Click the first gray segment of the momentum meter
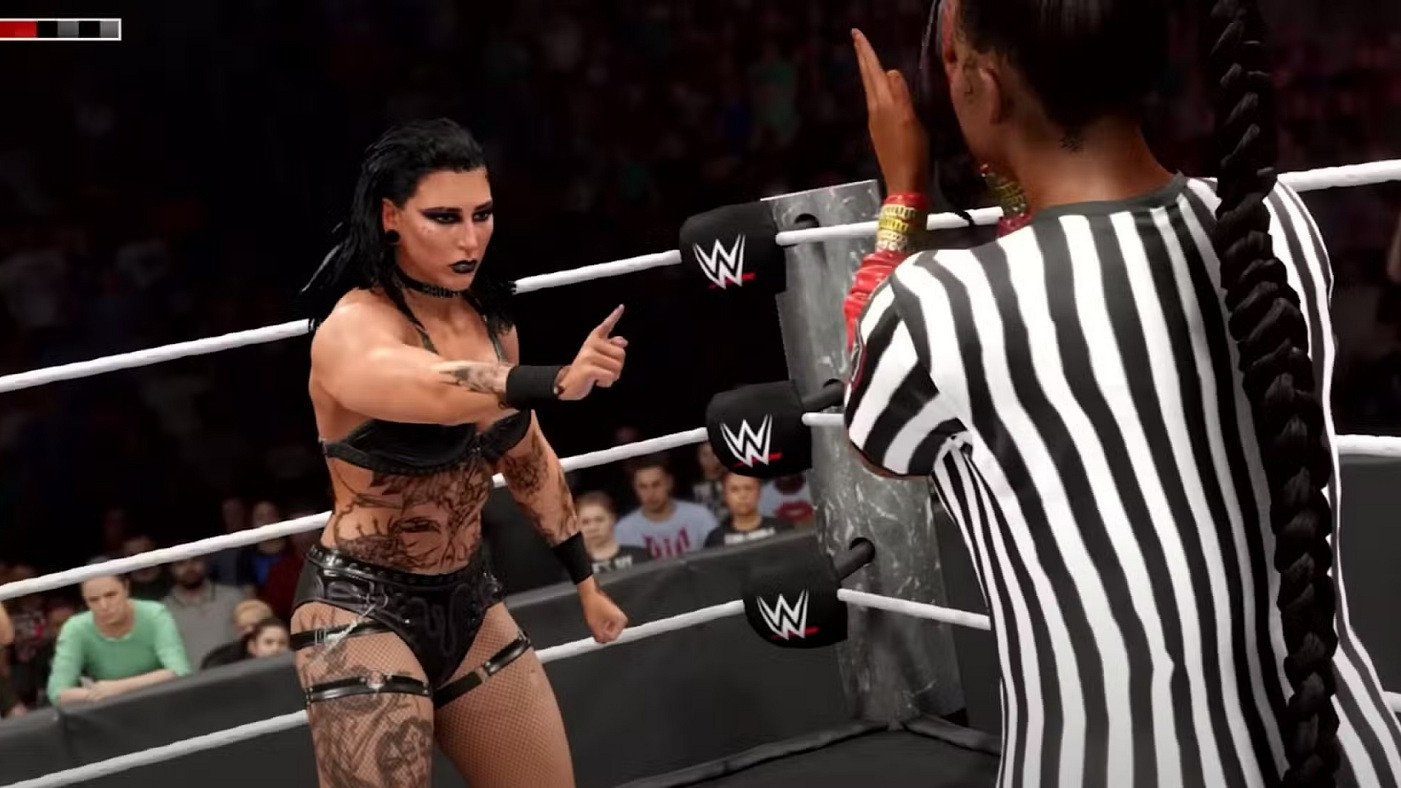The width and height of the screenshot is (1401, 788). pos(67,28)
